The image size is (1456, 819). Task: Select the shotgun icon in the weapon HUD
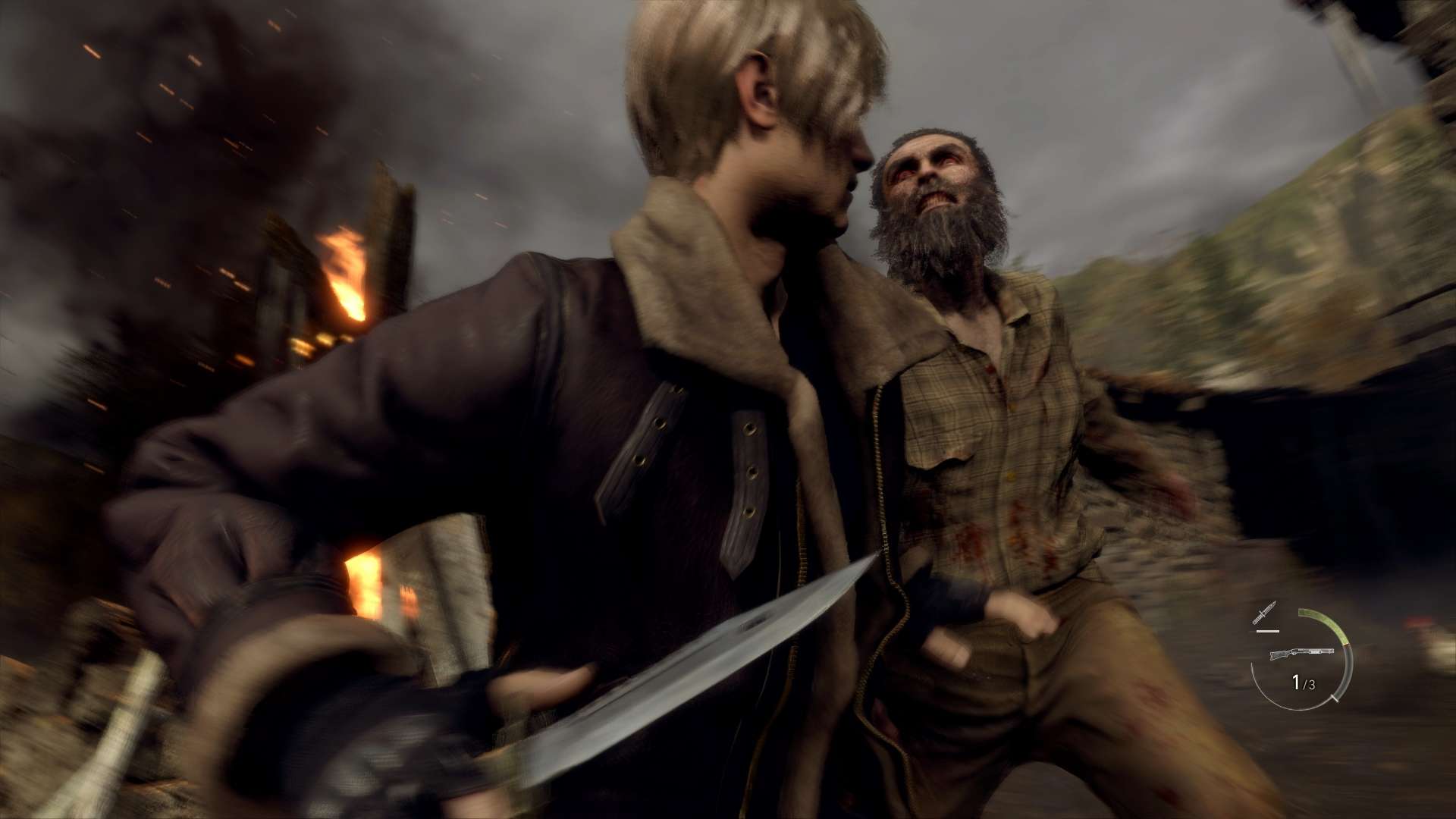[1303, 653]
